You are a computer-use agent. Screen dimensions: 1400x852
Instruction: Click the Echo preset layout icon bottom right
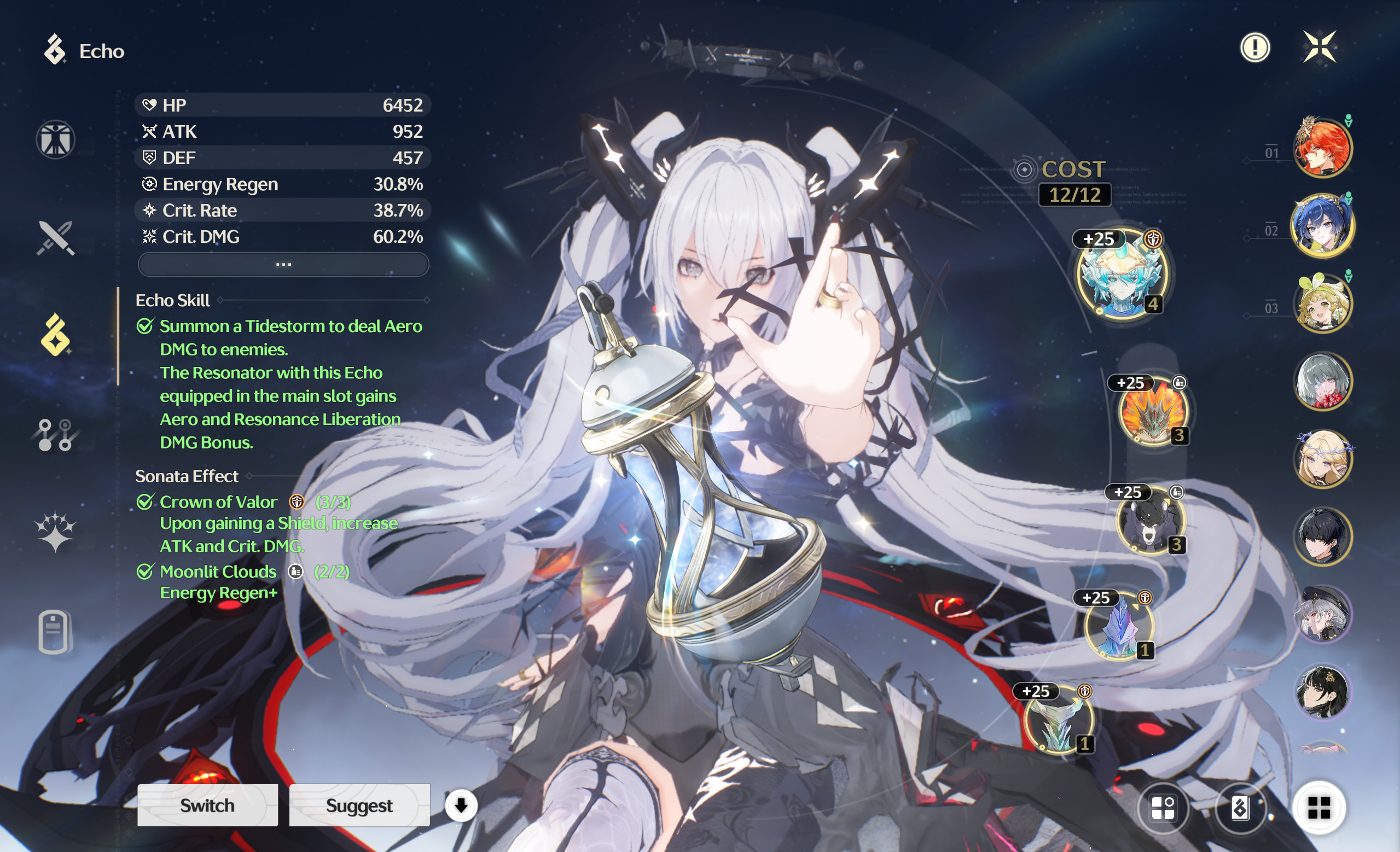pos(1165,806)
